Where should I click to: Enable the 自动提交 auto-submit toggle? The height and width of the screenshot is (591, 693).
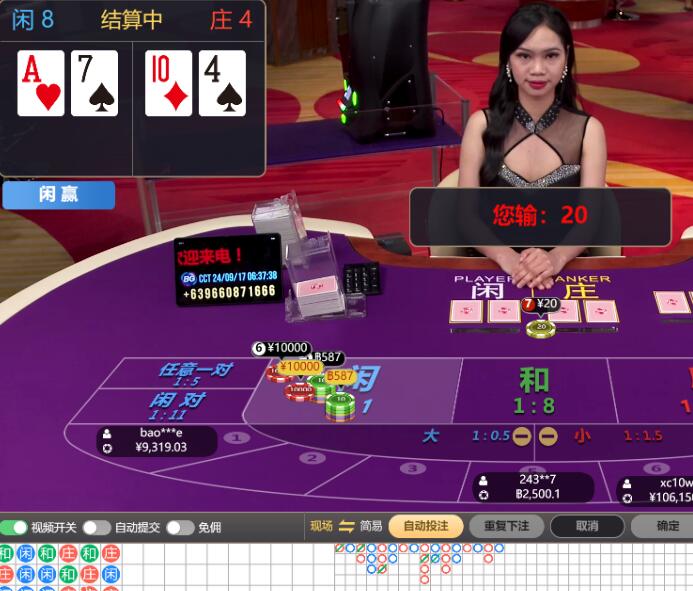click(x=96, y=527)
